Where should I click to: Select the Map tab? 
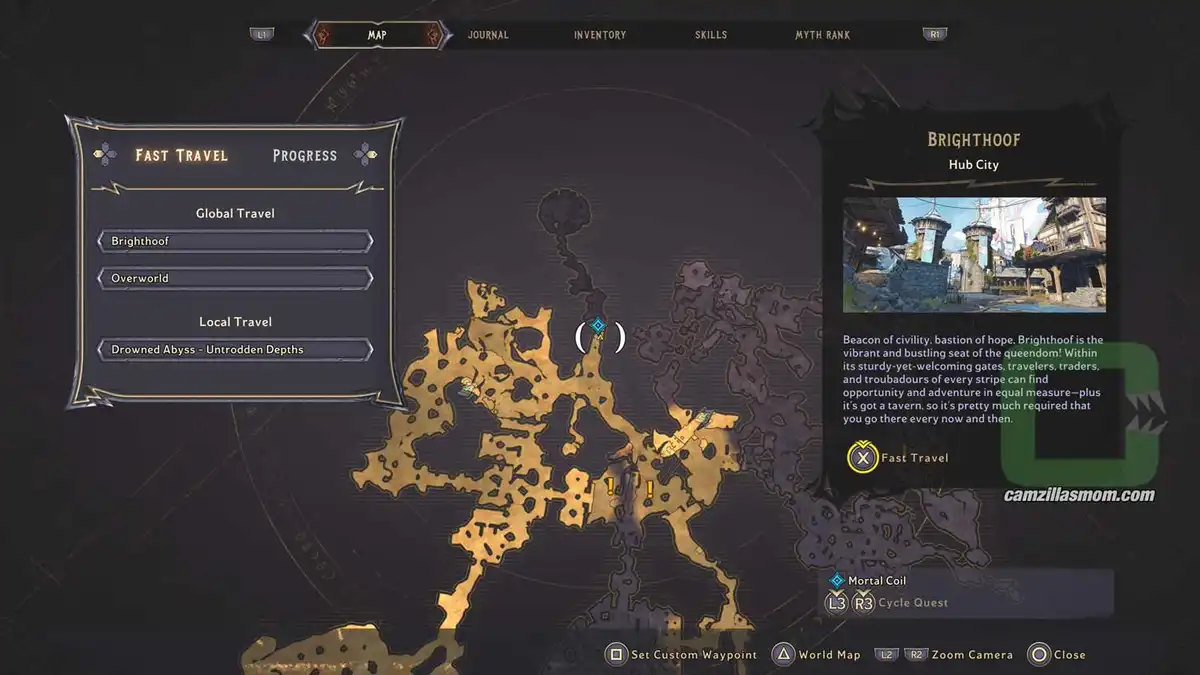(377, 35)
